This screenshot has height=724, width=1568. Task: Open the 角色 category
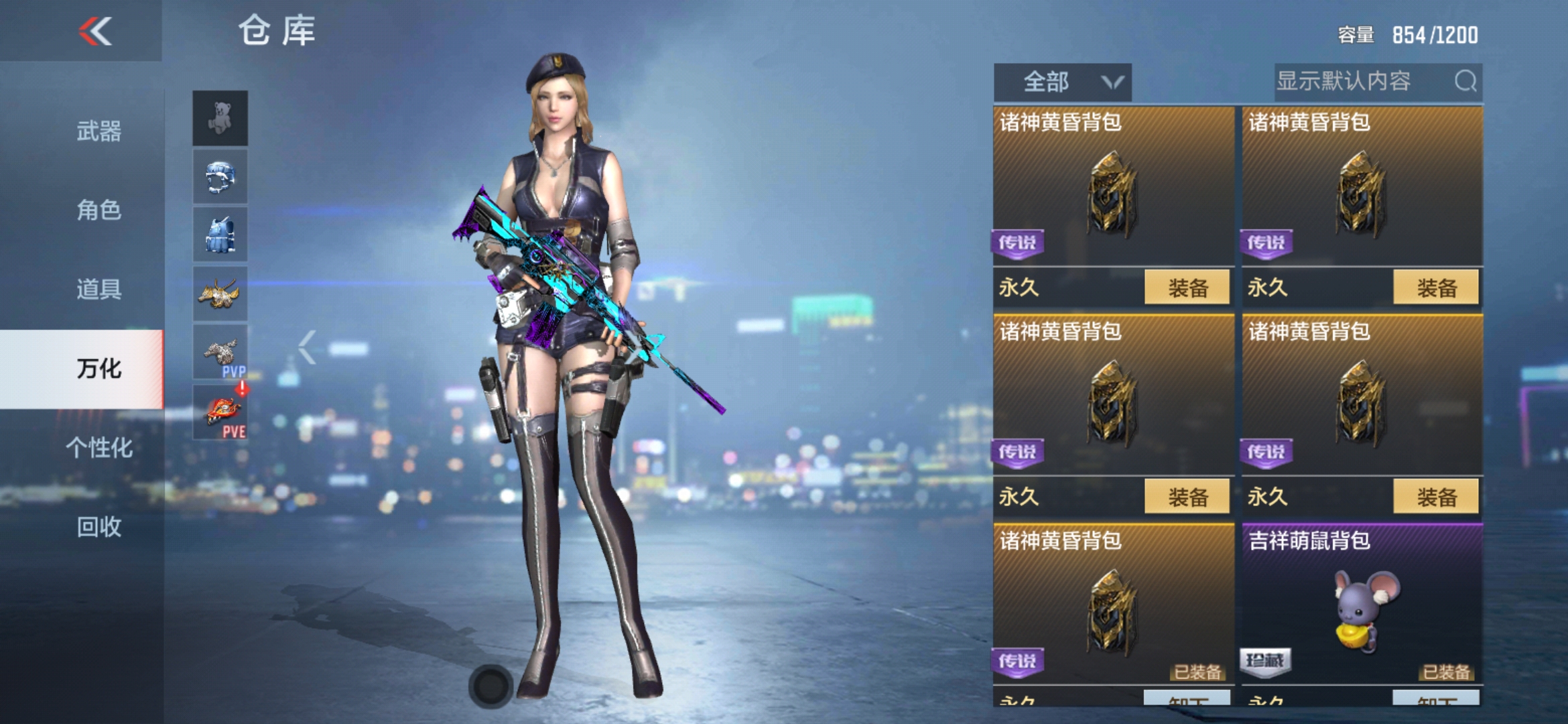[x=99, y=210]
